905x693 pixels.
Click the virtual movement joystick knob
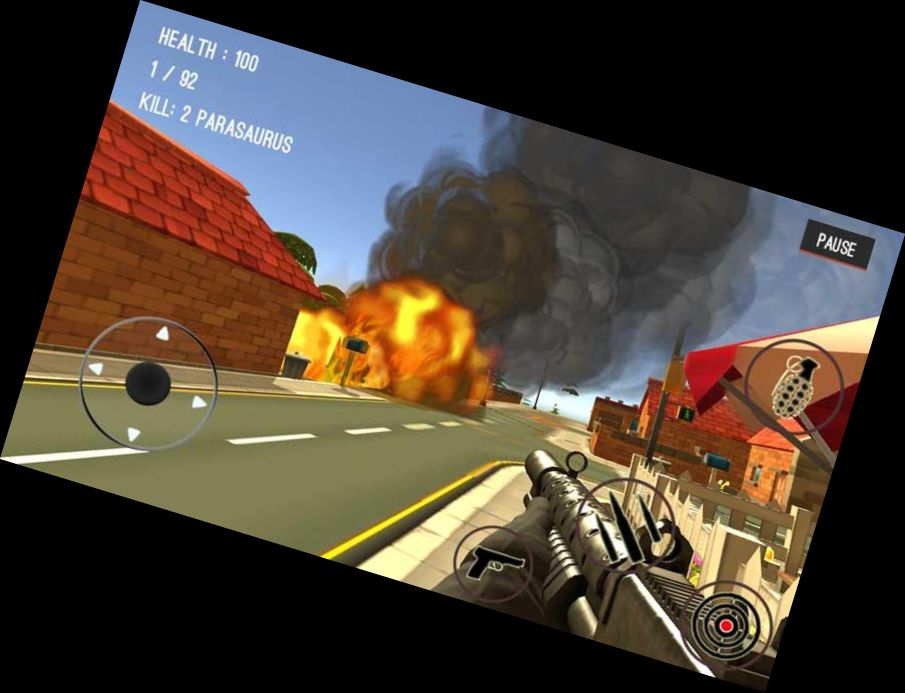pos(149,381)
